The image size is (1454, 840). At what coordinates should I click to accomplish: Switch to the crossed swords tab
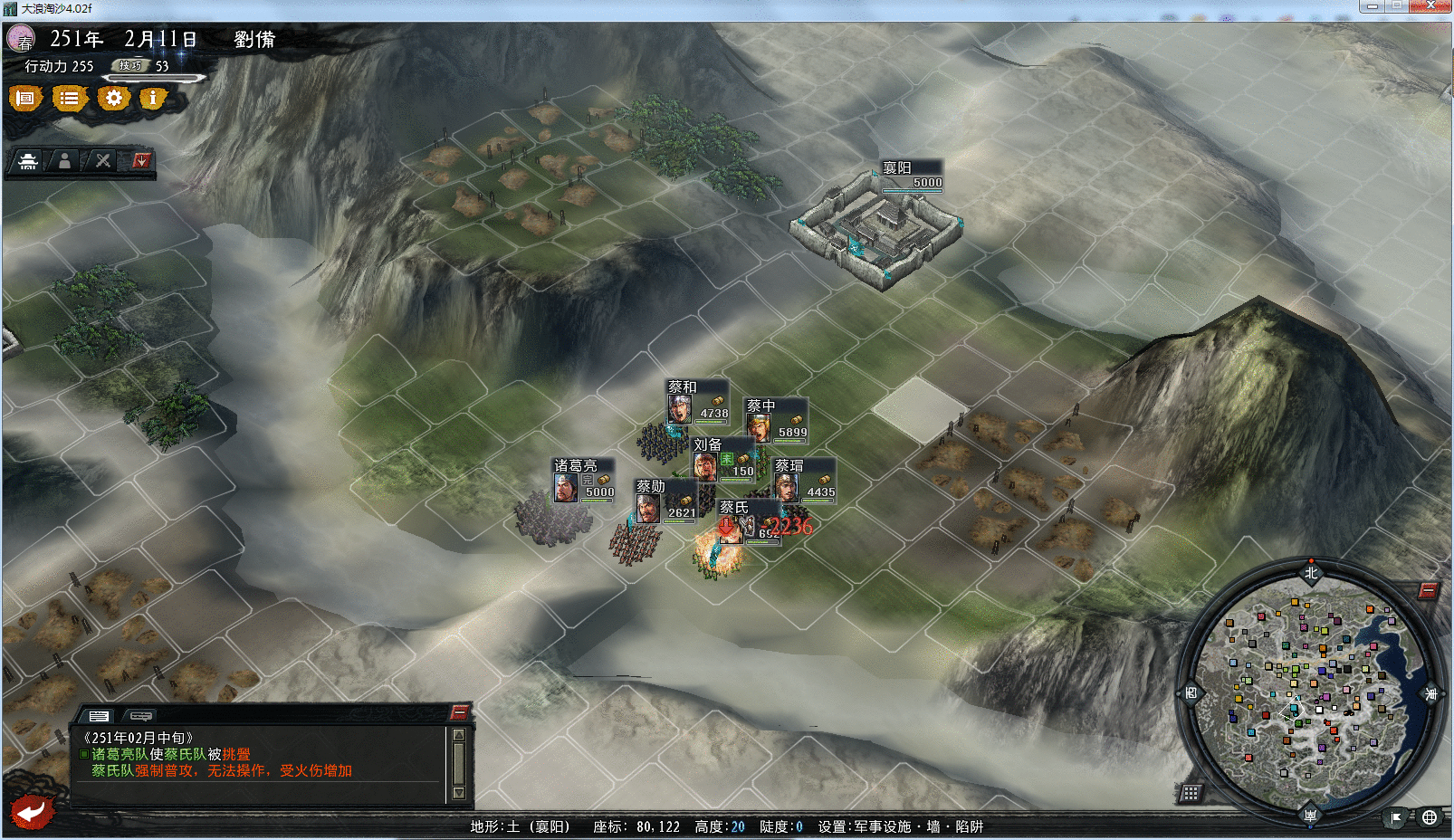103,161
